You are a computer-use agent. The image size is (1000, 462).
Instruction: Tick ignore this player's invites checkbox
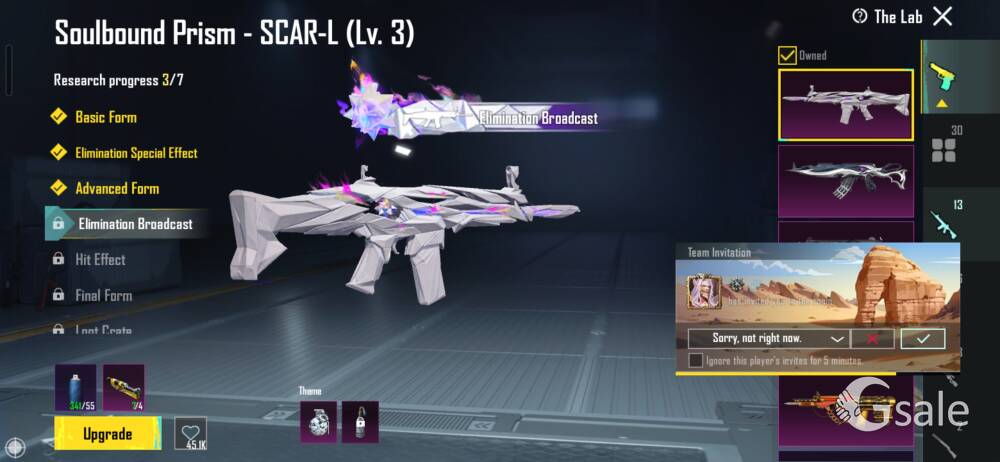pyautogui.click(x=695, y=360)
